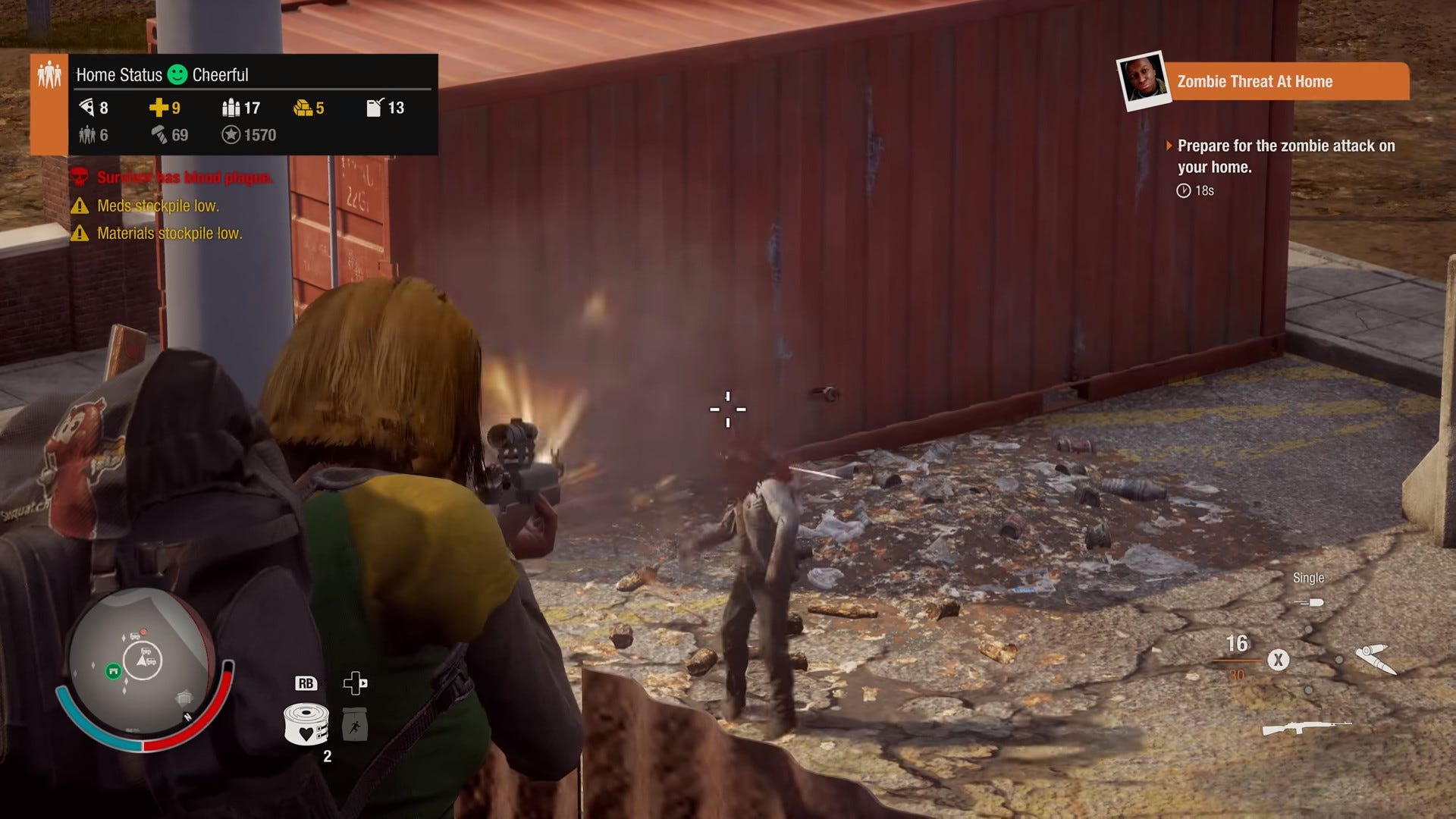This screenshot has width=1456, height=819.
Task: Click the Single fire mode indicator
Action: pyautogui.click(x=1308, y=579)
